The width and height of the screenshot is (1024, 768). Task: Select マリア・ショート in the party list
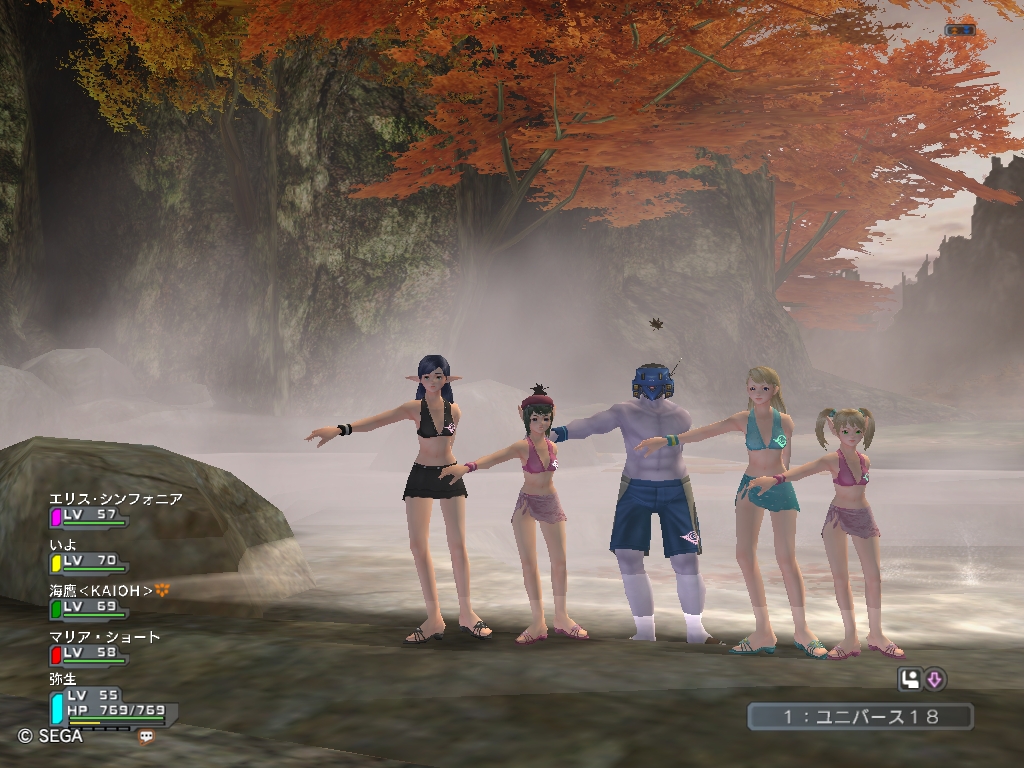[105, 637]
